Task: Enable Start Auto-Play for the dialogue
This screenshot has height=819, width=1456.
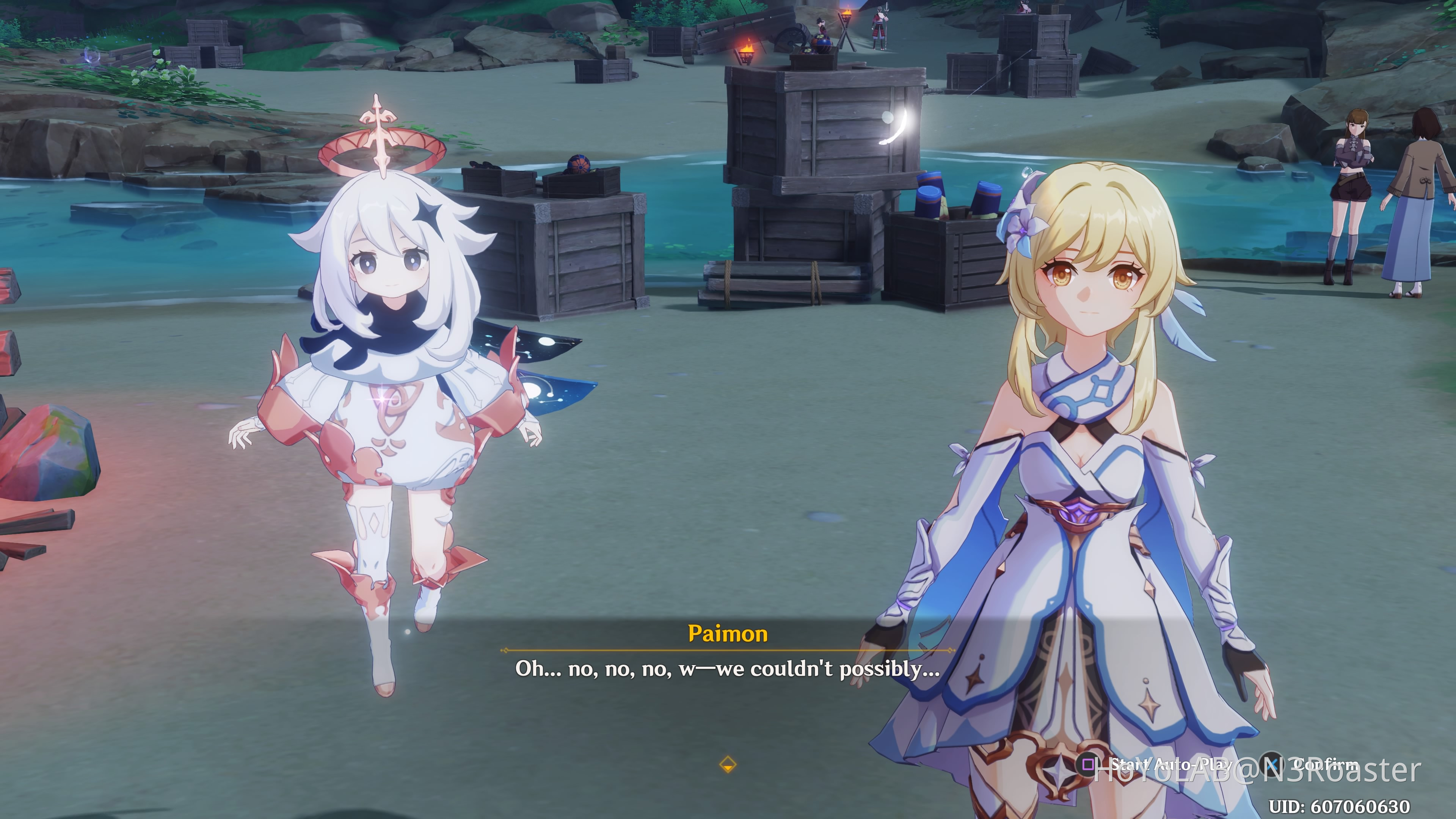Action: [x=1164, y=764]
